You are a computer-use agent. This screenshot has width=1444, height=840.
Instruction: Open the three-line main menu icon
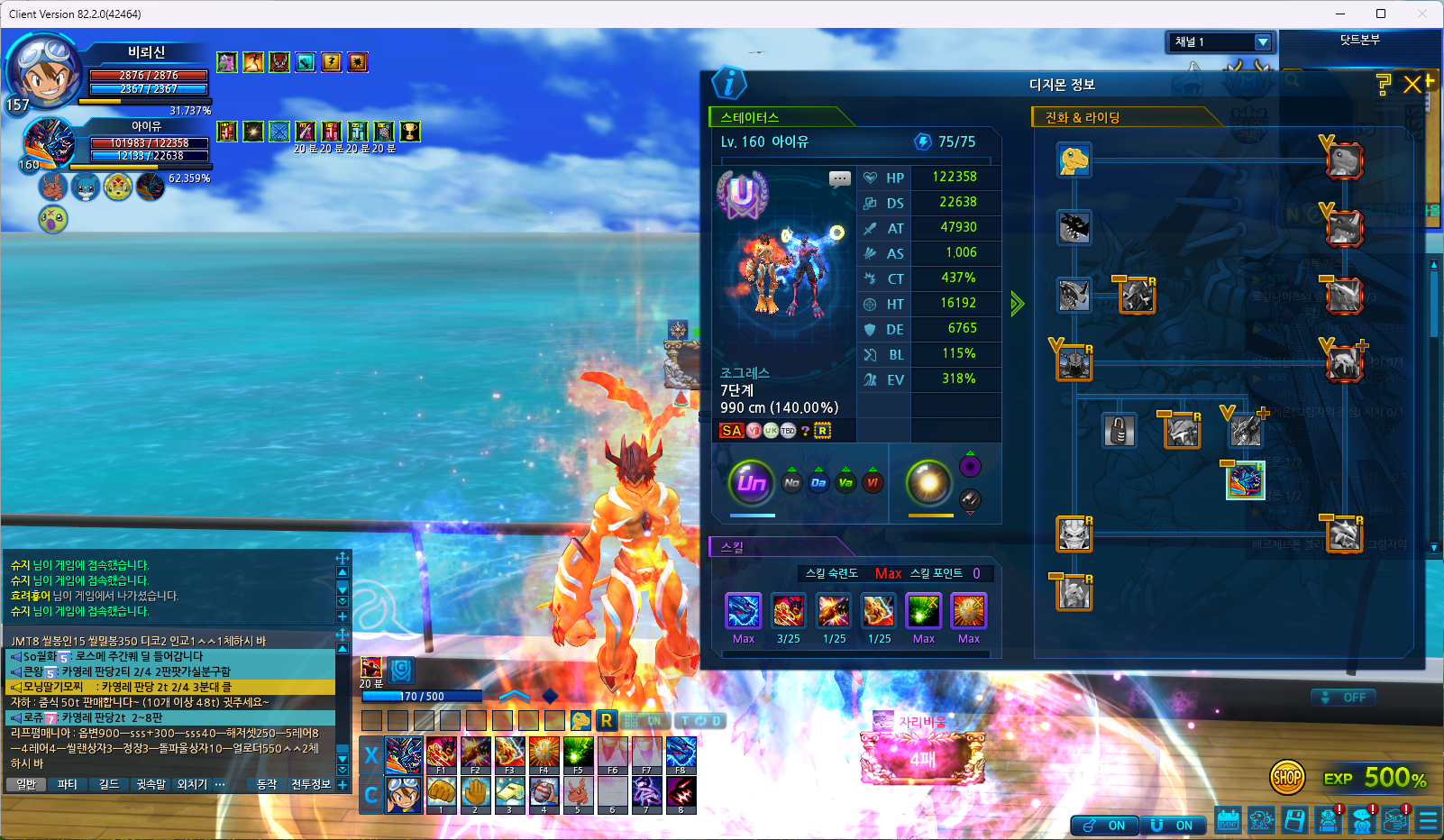1428,820
